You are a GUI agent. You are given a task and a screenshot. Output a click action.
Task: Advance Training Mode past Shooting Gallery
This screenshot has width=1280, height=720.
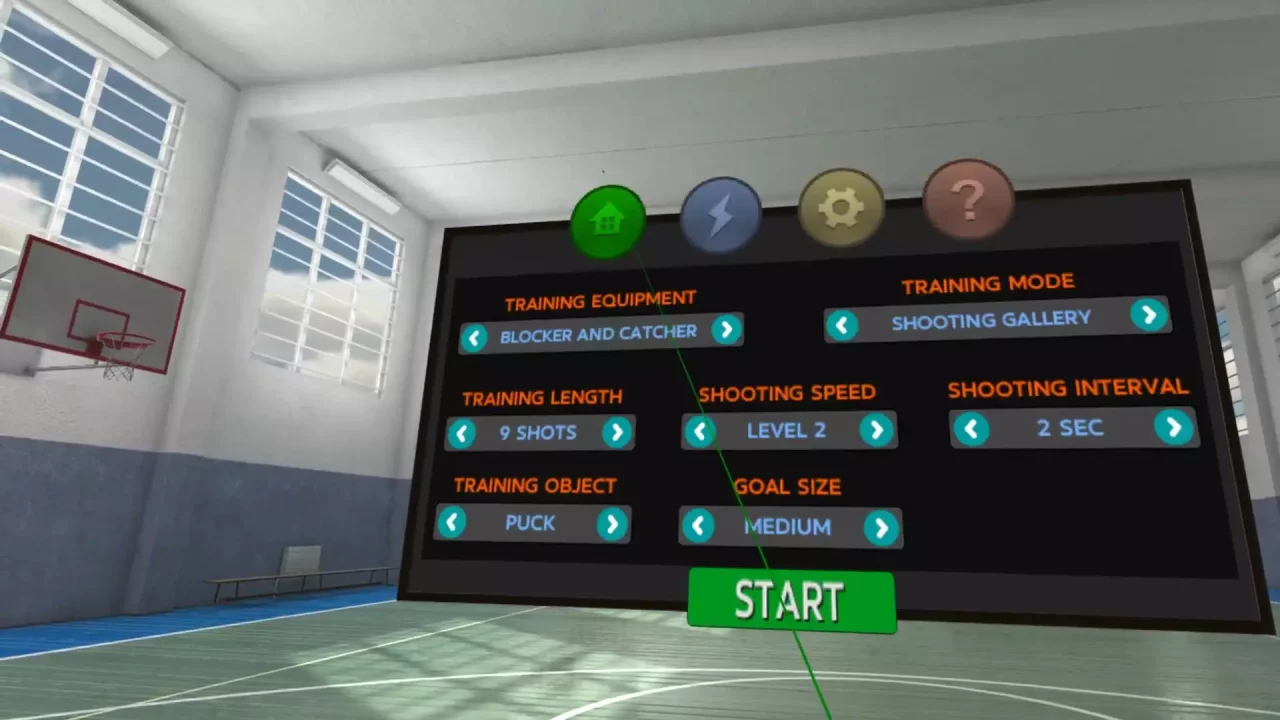[x=1148, y=316]
